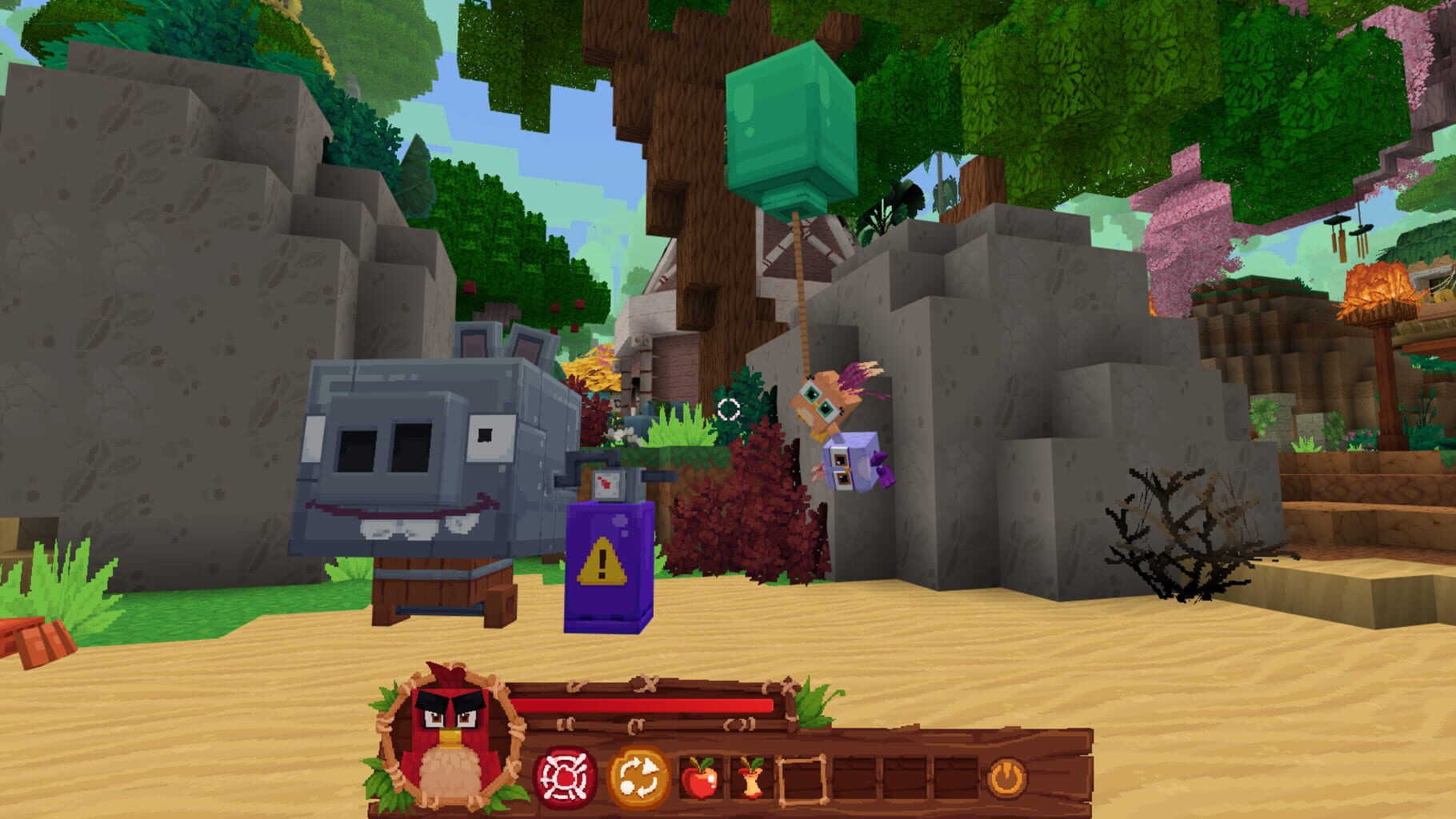The width and height of the screenshot is (1456, 819).
Task: Click the Red bird portrait frame
Action: (448, 740)
